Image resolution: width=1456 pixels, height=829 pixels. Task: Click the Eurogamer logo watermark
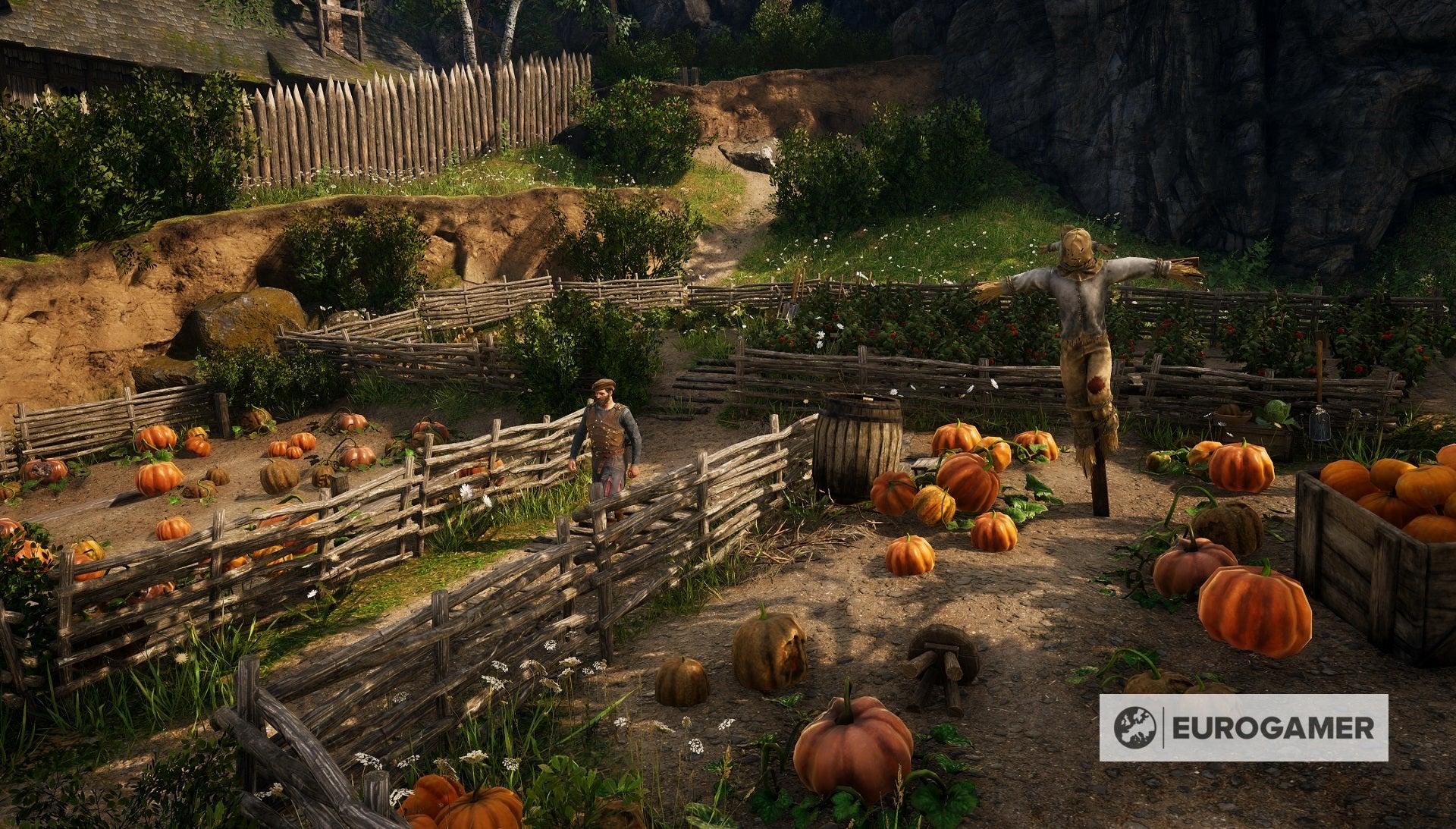1243,727
